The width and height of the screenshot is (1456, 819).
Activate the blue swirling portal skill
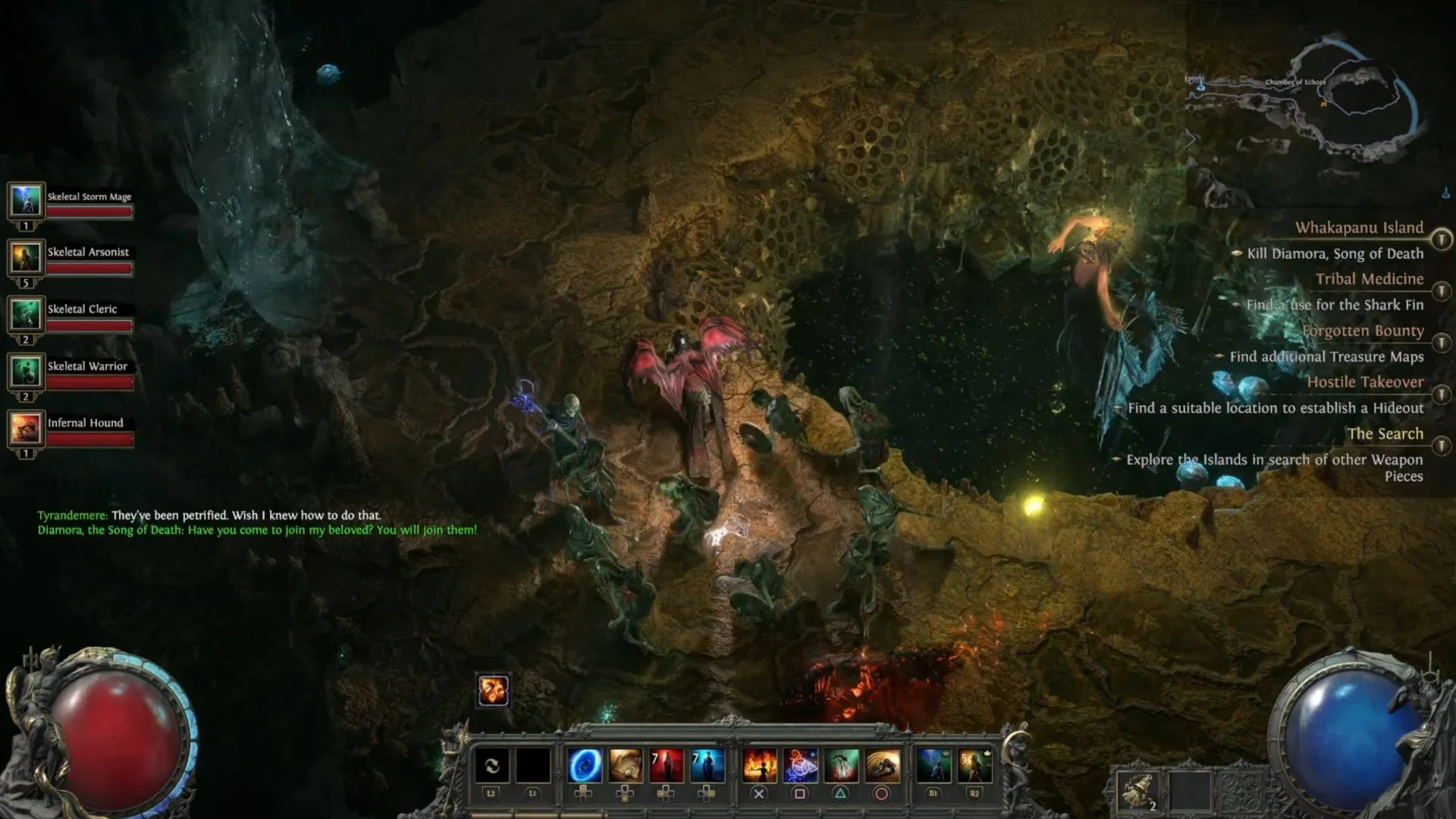585,766
